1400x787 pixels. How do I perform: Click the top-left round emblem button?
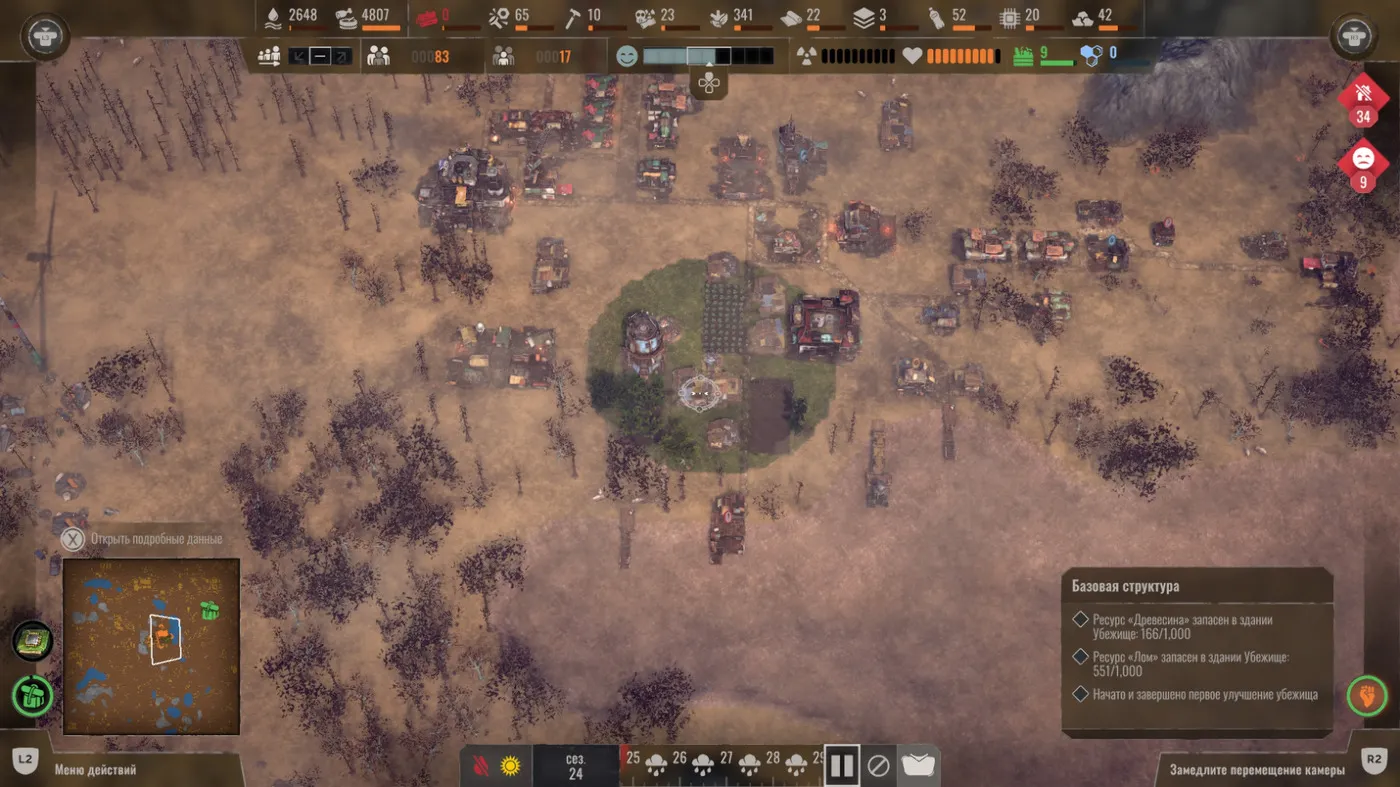[x=42, y=37]
